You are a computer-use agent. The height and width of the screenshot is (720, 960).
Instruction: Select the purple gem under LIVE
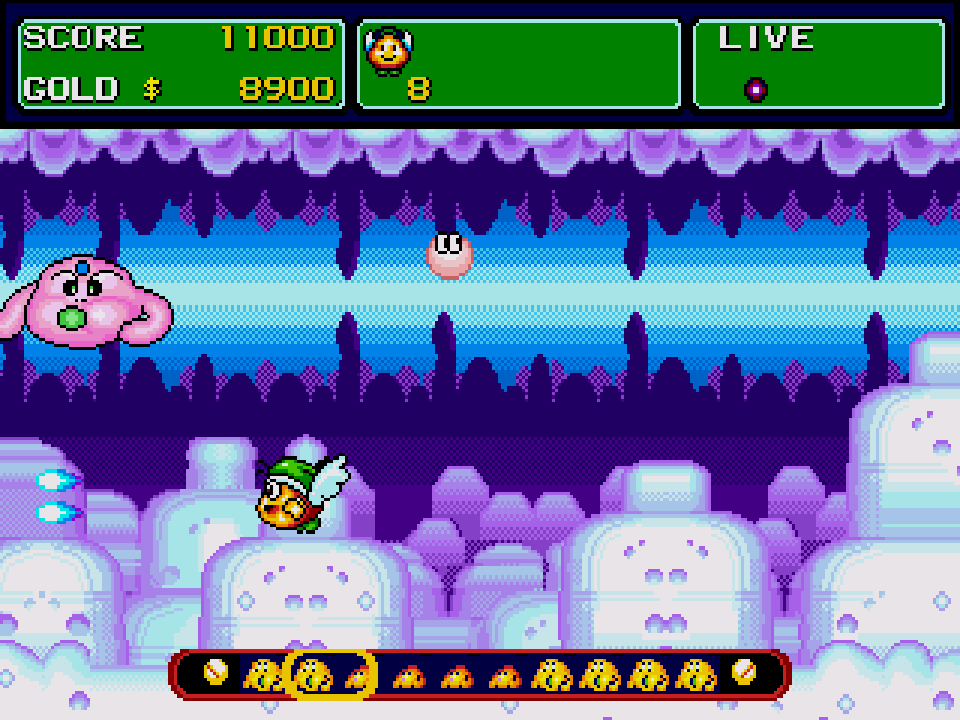(757, 89)
